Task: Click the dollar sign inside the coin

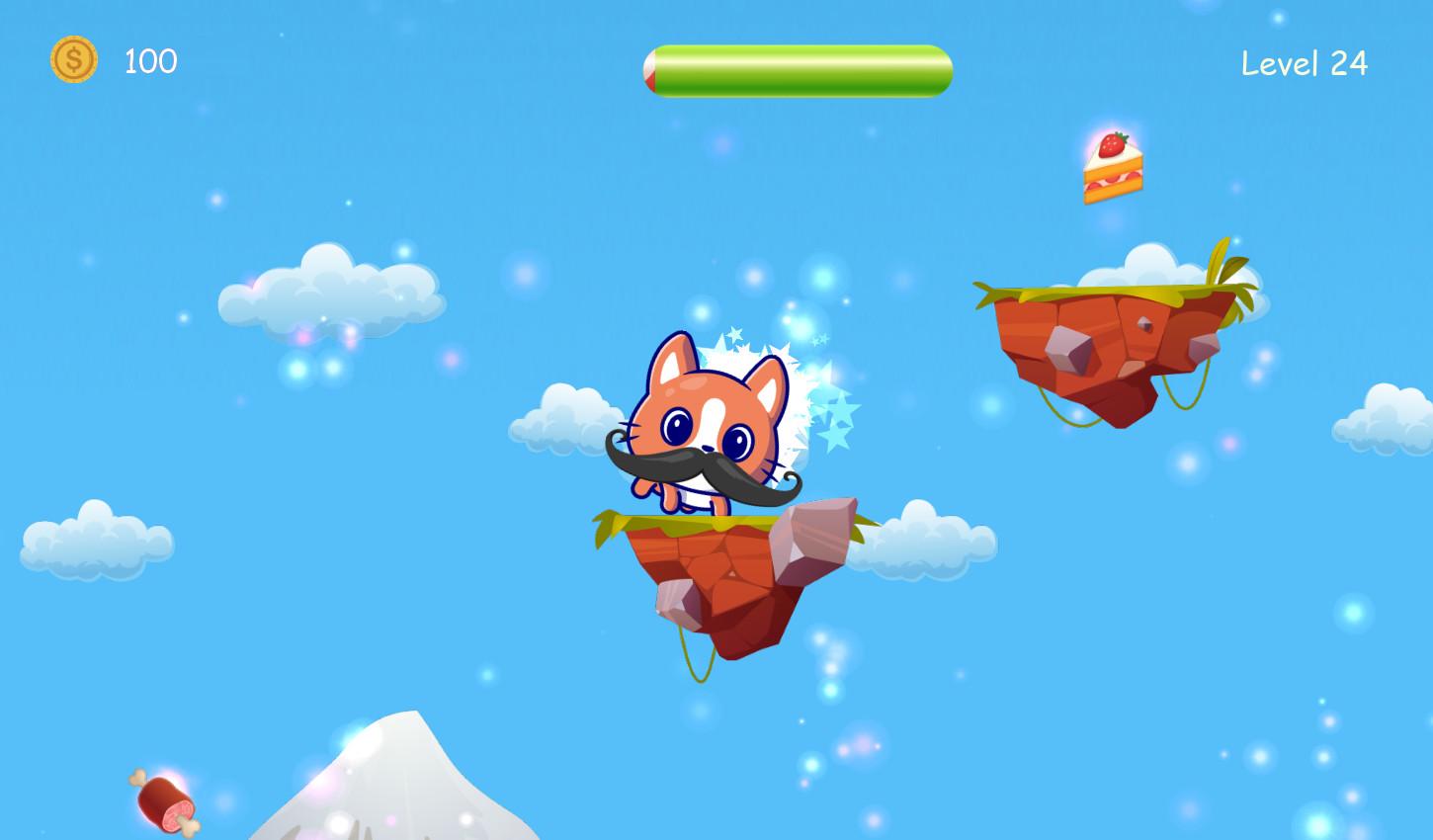Action: (x=73, y=59)
